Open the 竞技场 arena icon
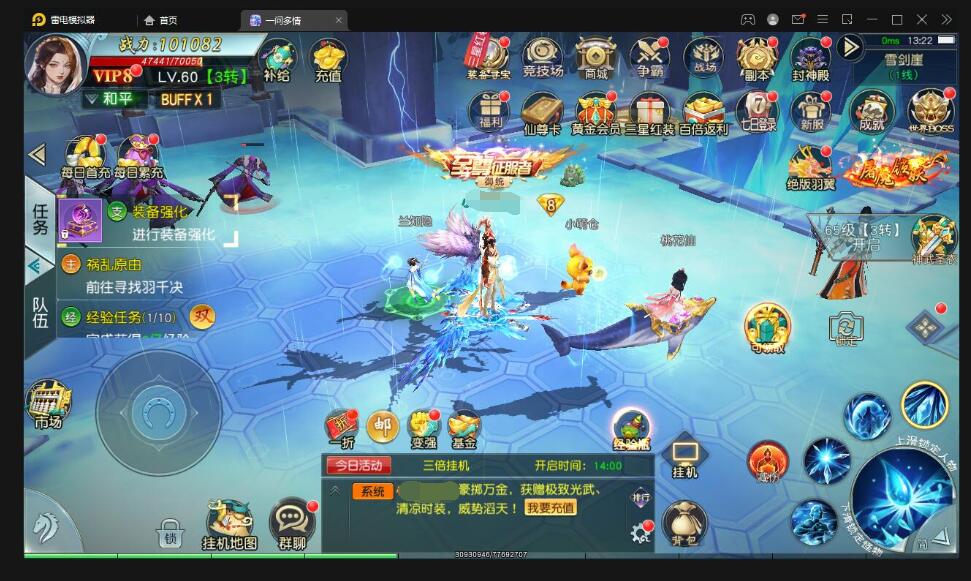The height and width of the screenshot is (581, 971). [542, 58]
